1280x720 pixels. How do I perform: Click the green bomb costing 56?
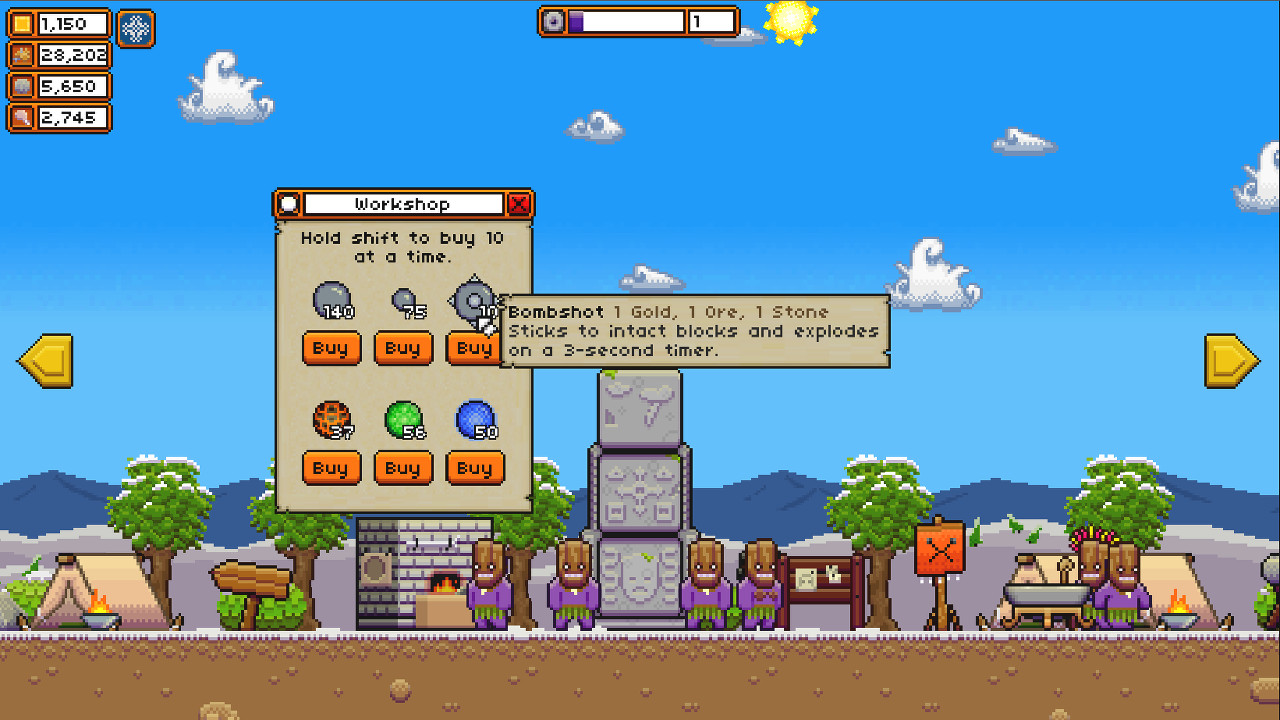point(403,418)
